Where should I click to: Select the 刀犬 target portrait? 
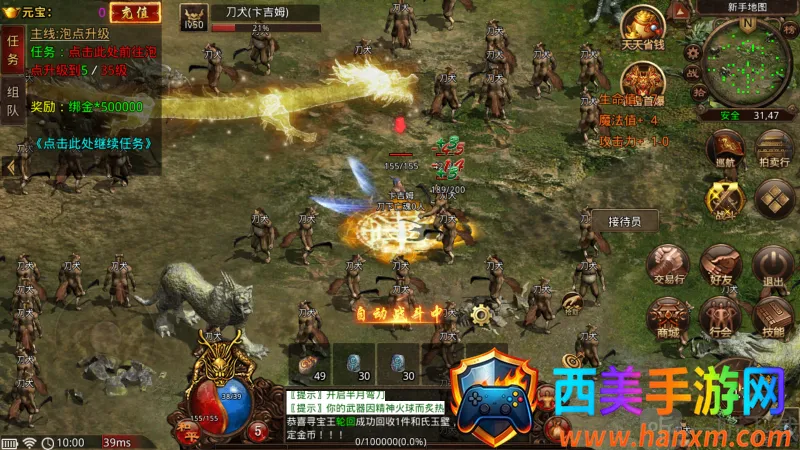click(194, 17)
